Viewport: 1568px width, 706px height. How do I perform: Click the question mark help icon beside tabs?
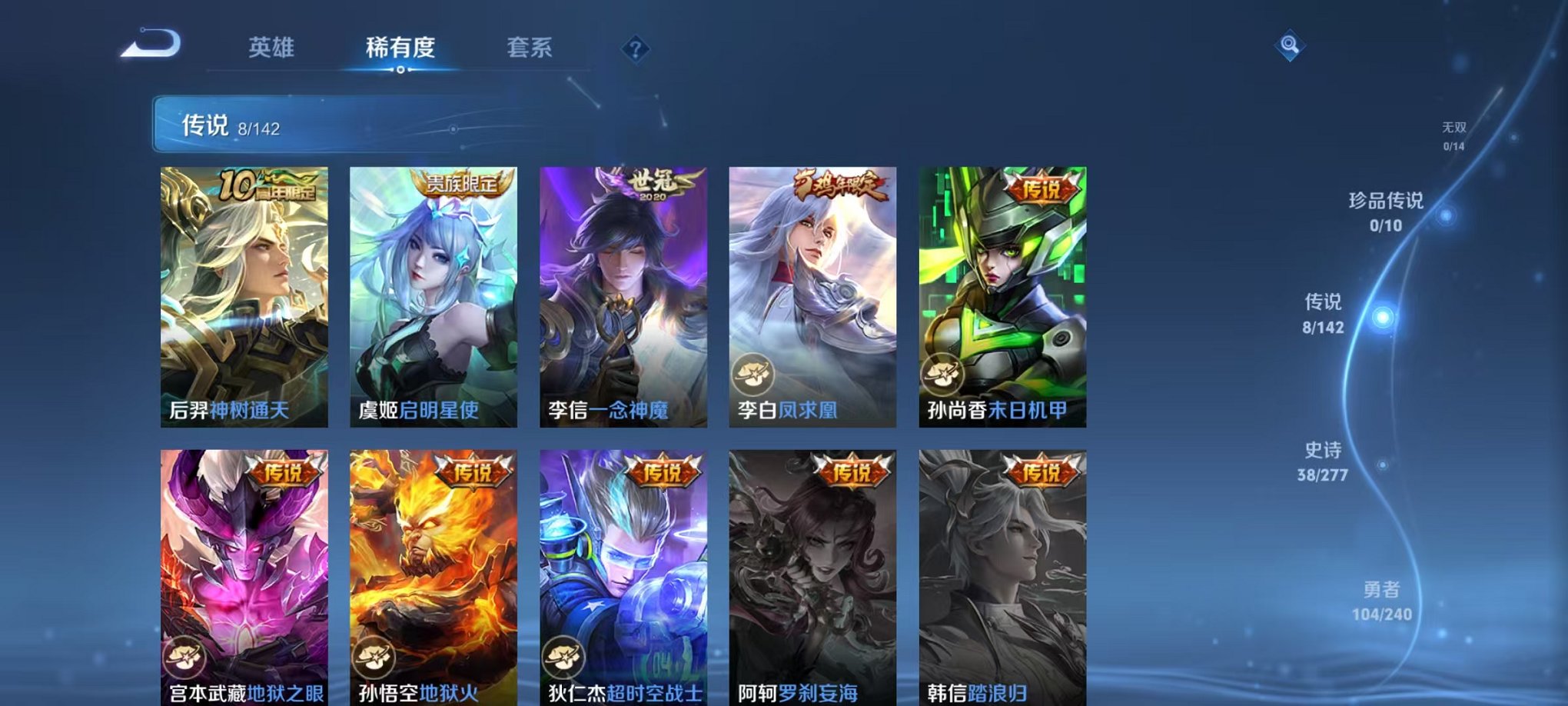pyautogui.click(x=635, y=48)
